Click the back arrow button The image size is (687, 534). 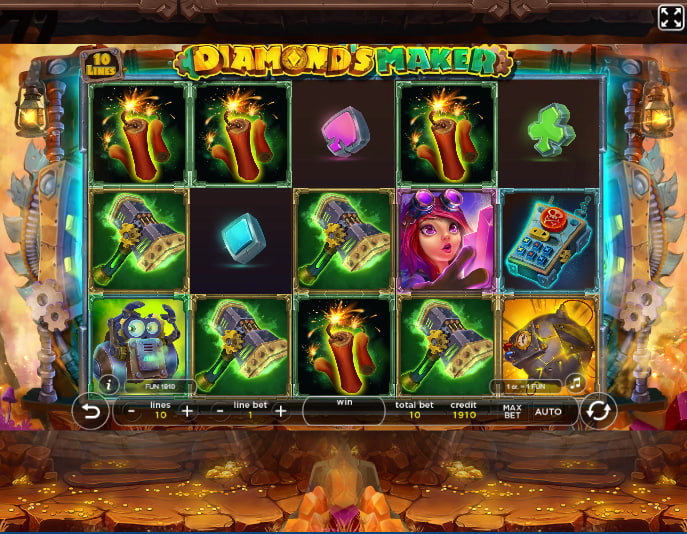tap(91, 410)
